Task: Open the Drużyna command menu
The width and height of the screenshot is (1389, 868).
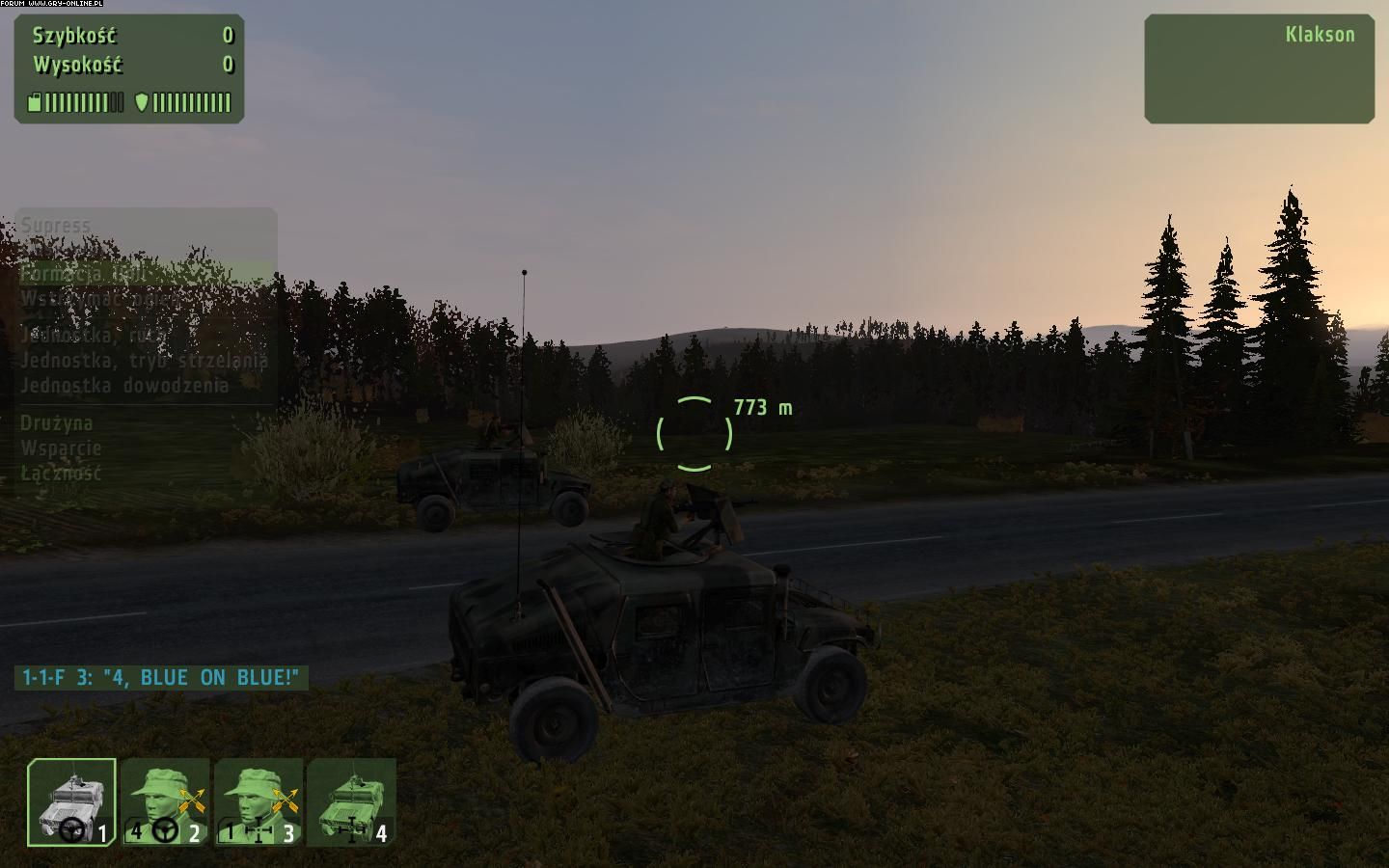Action: pos(57,423)
